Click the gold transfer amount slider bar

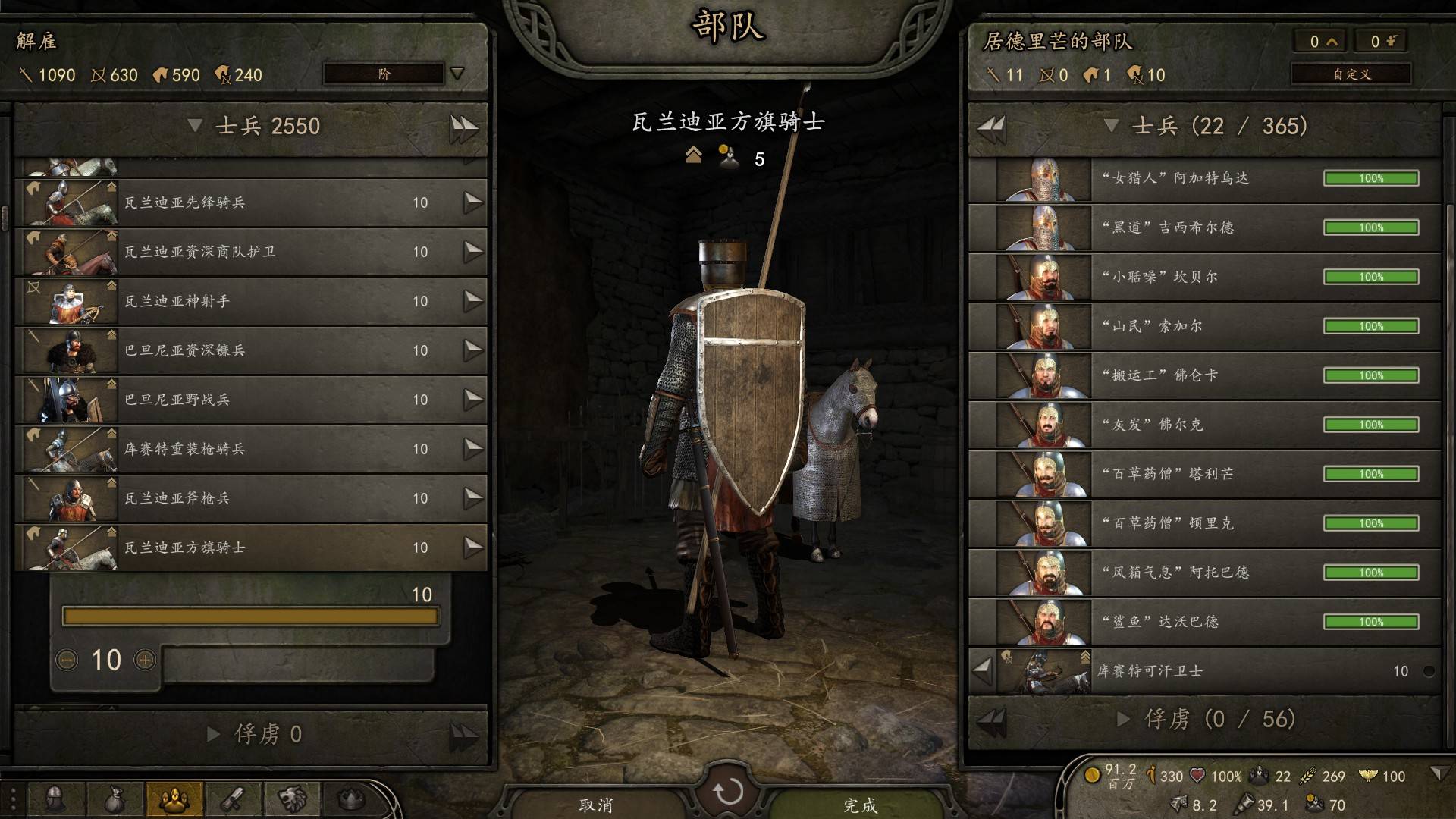(250, 616)
